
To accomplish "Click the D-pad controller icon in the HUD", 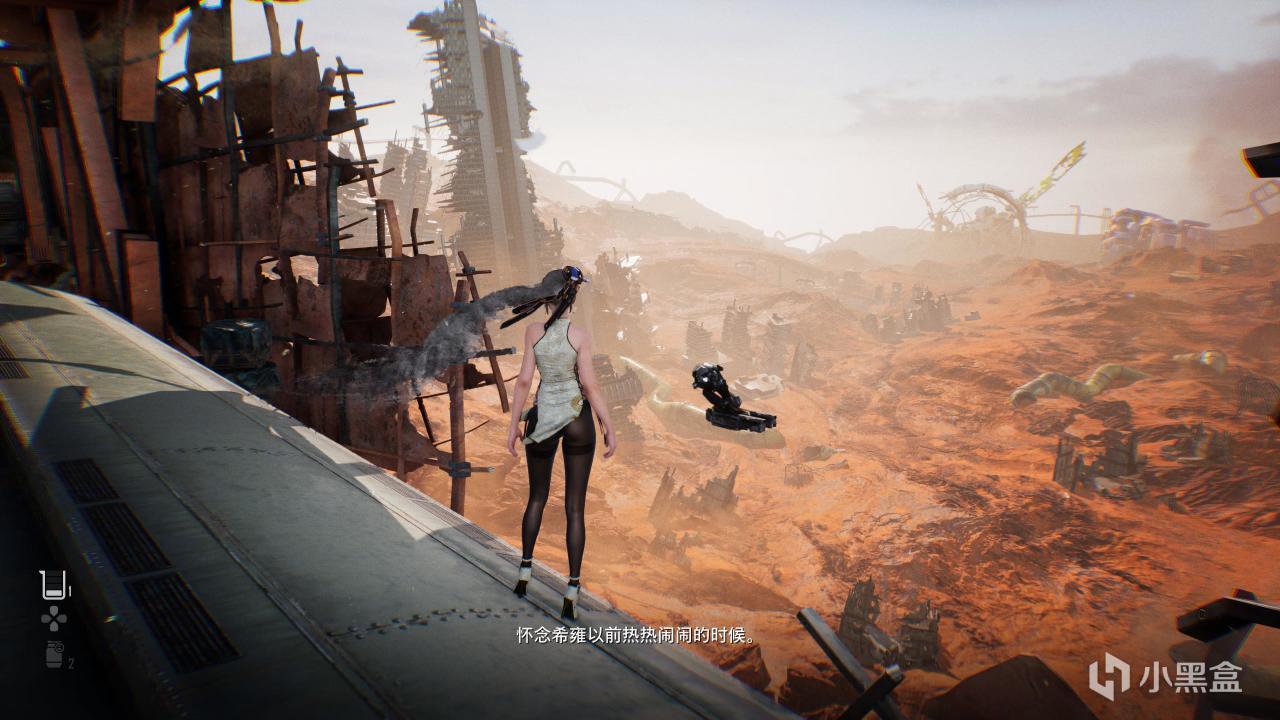I will [53, 618].
